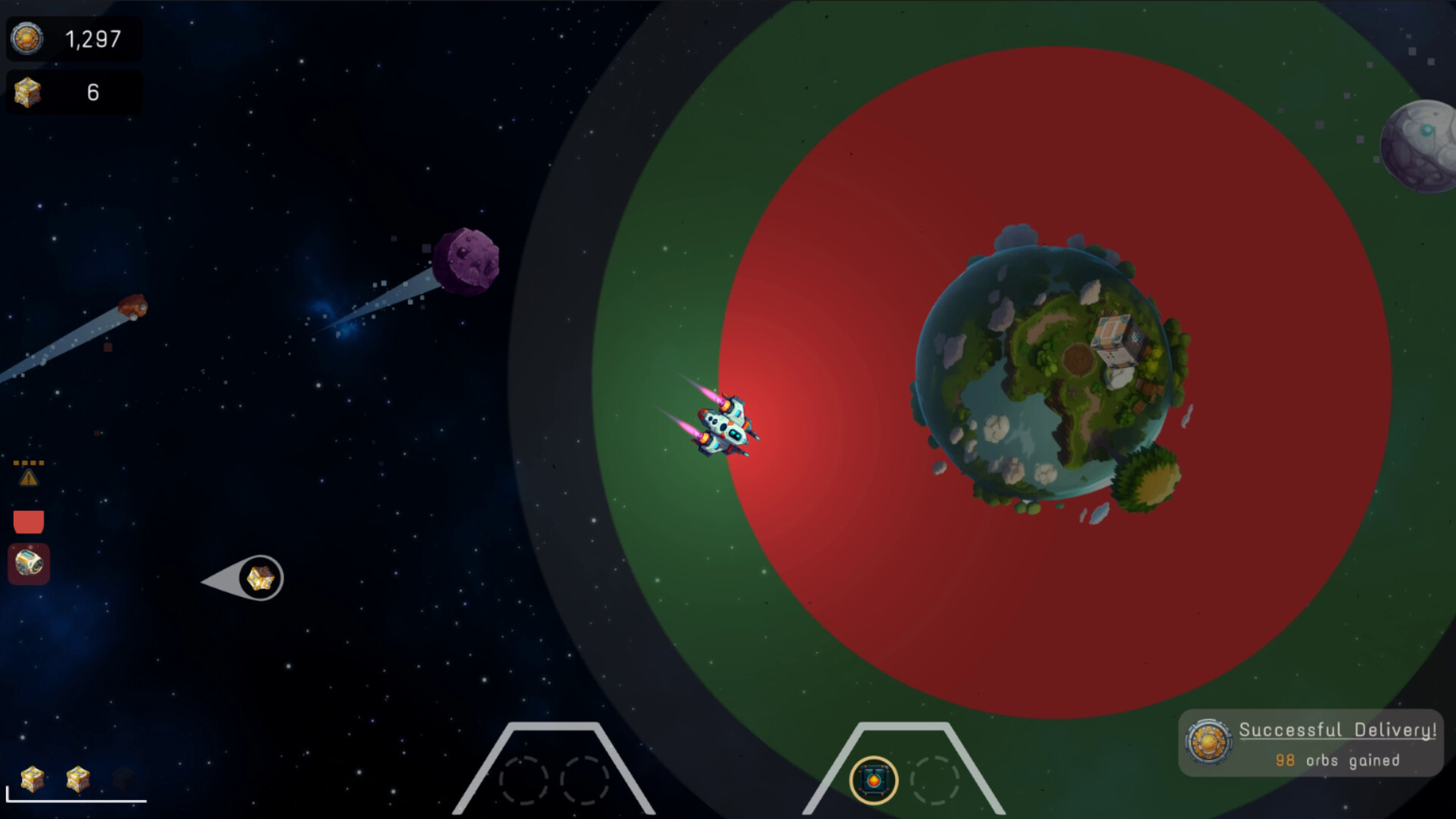
Task: Select the cargo crate counter icon
Action: coord(28,92)
